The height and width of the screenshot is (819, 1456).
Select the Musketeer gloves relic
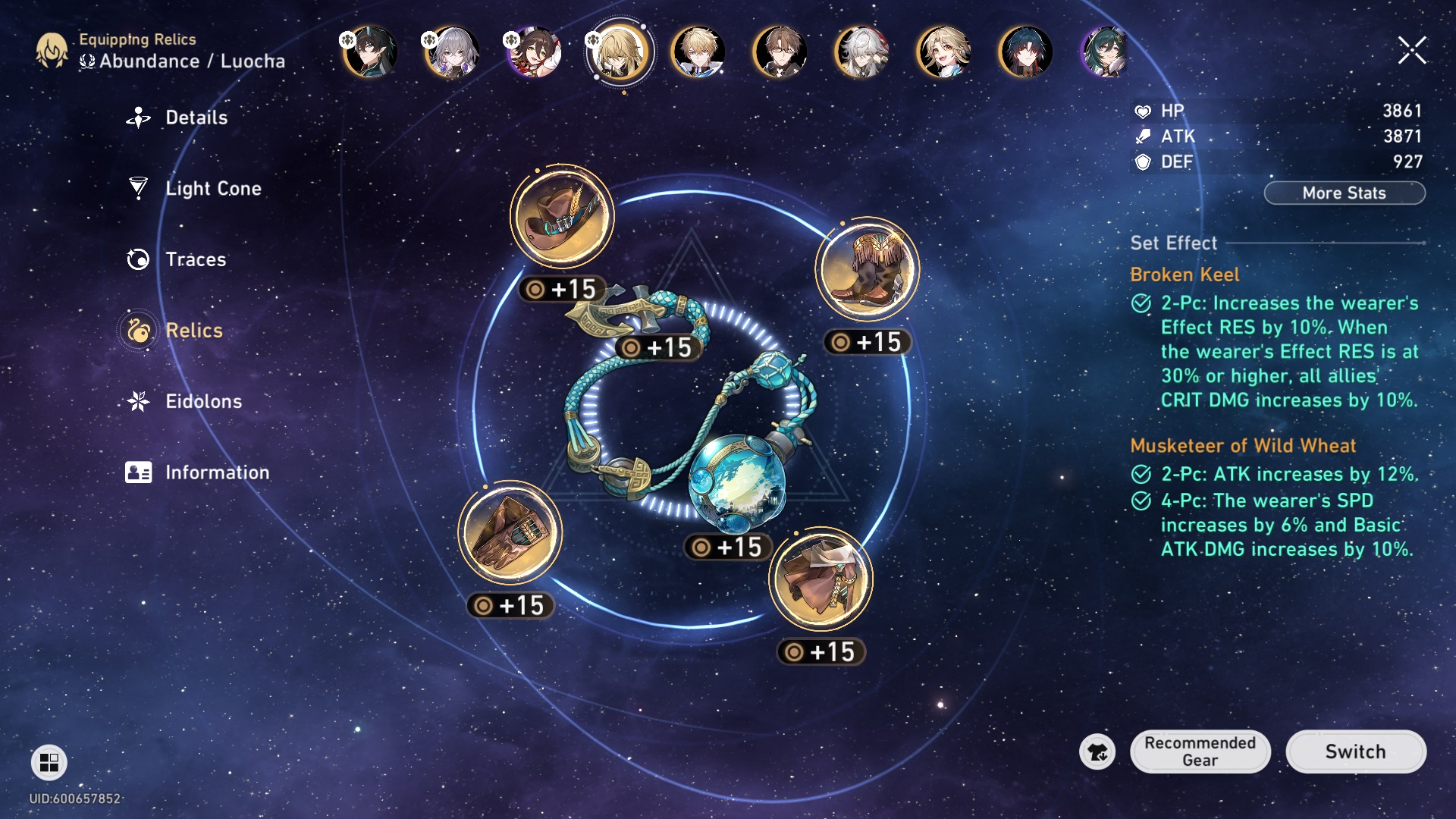[510, 532]
